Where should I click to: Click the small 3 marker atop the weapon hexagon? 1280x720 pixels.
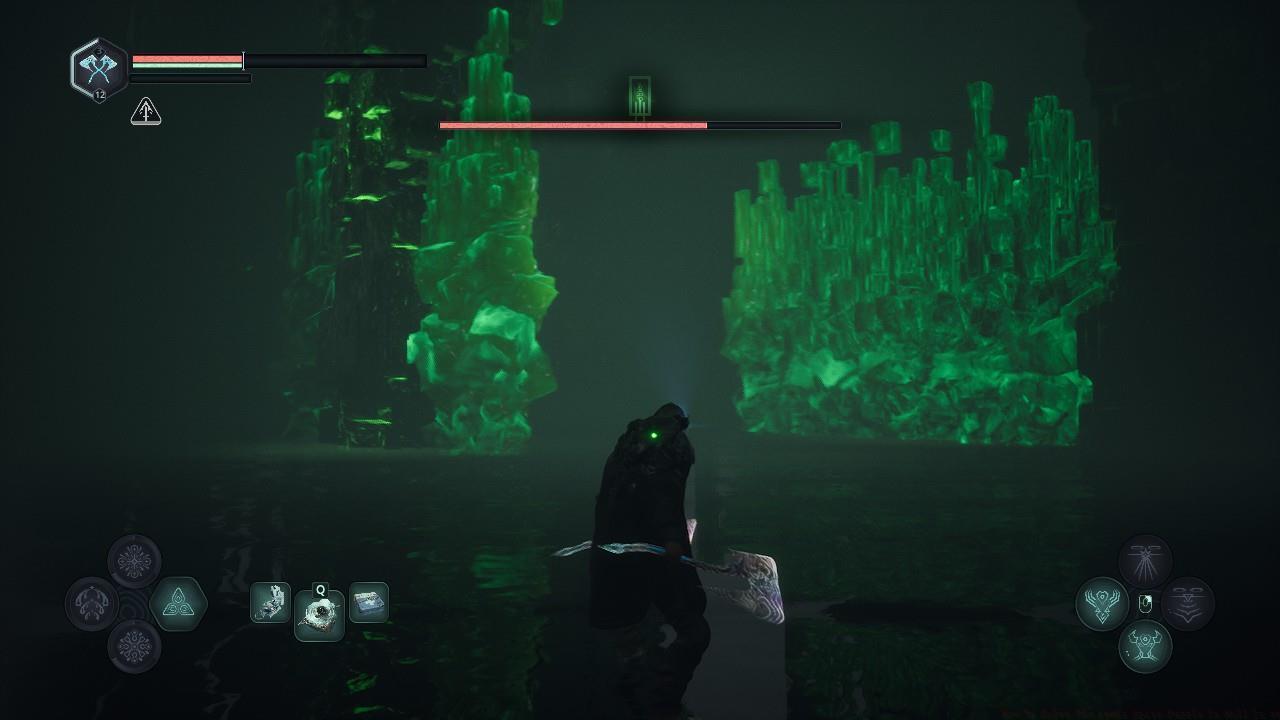pyautogui.click(x=98, y=50)
